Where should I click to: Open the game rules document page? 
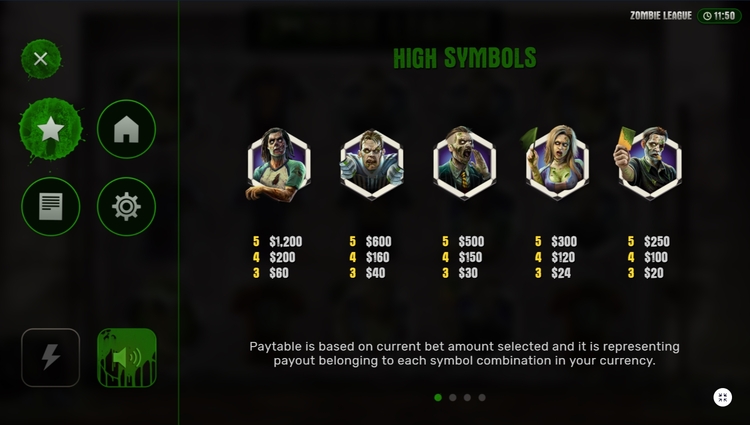click(x=51, y=206)
